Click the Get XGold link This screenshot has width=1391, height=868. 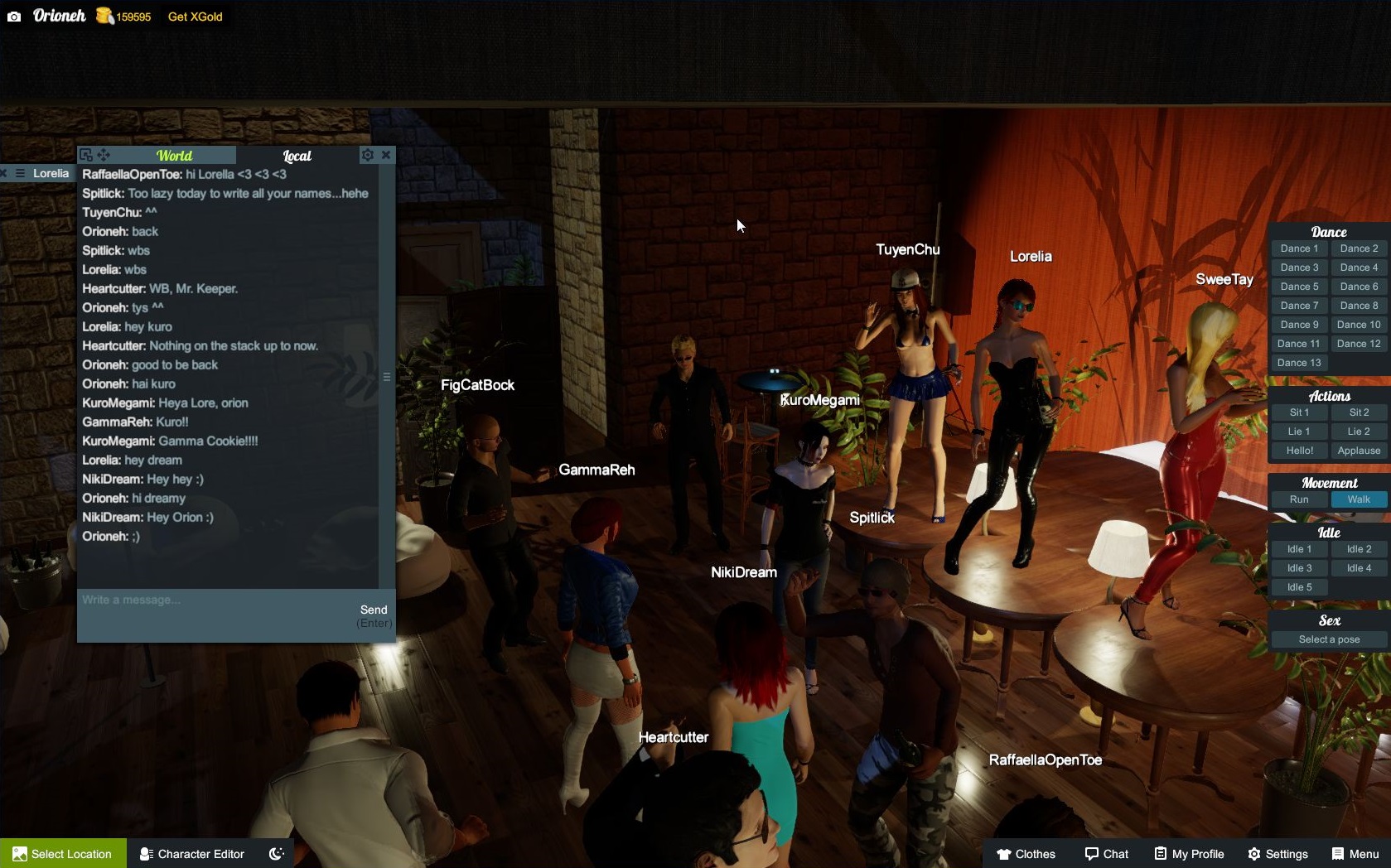[195, 17]
